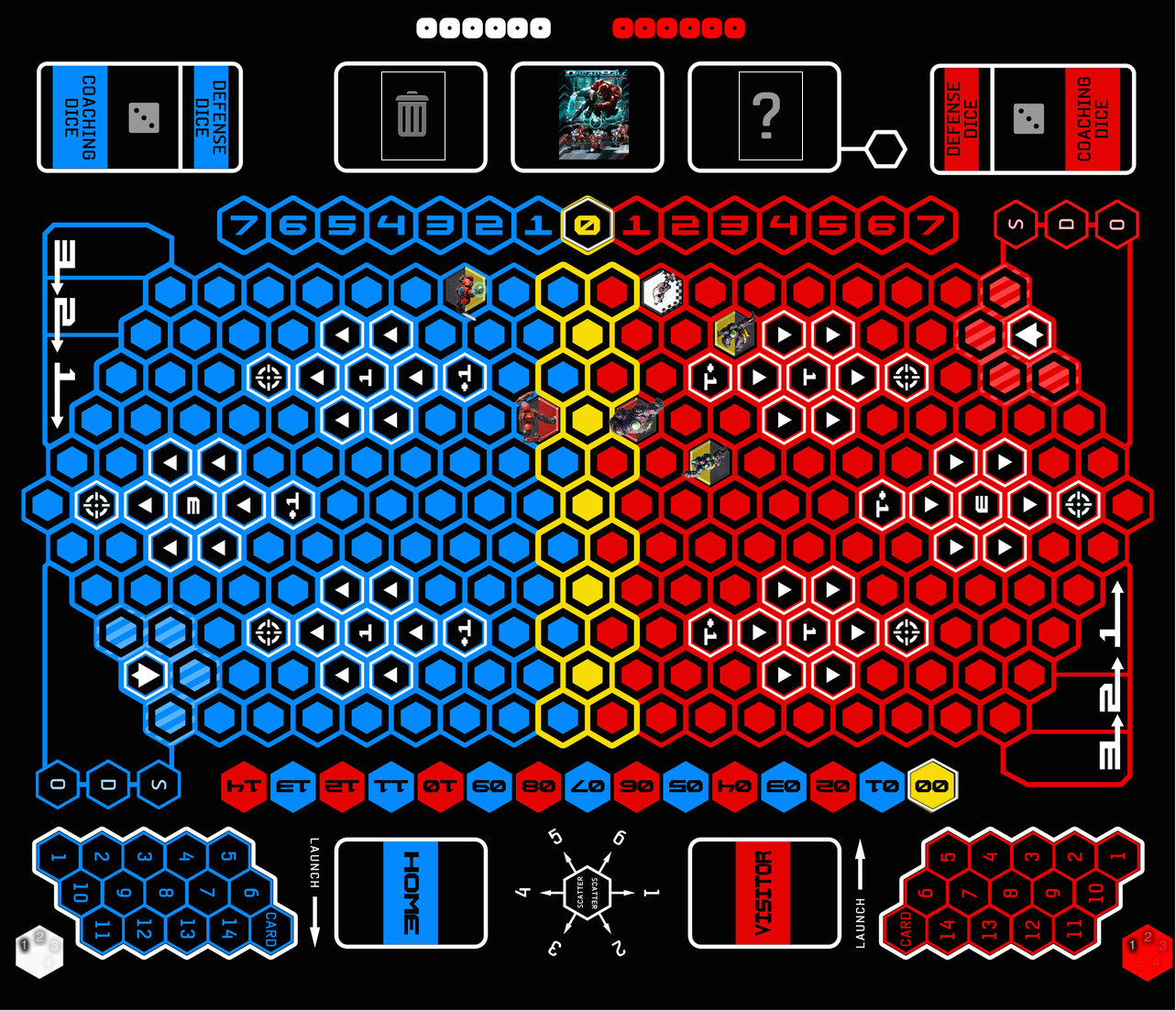Click the ball token on the white hex
Screen dimensions: 1176x1011
click(662, 291)
